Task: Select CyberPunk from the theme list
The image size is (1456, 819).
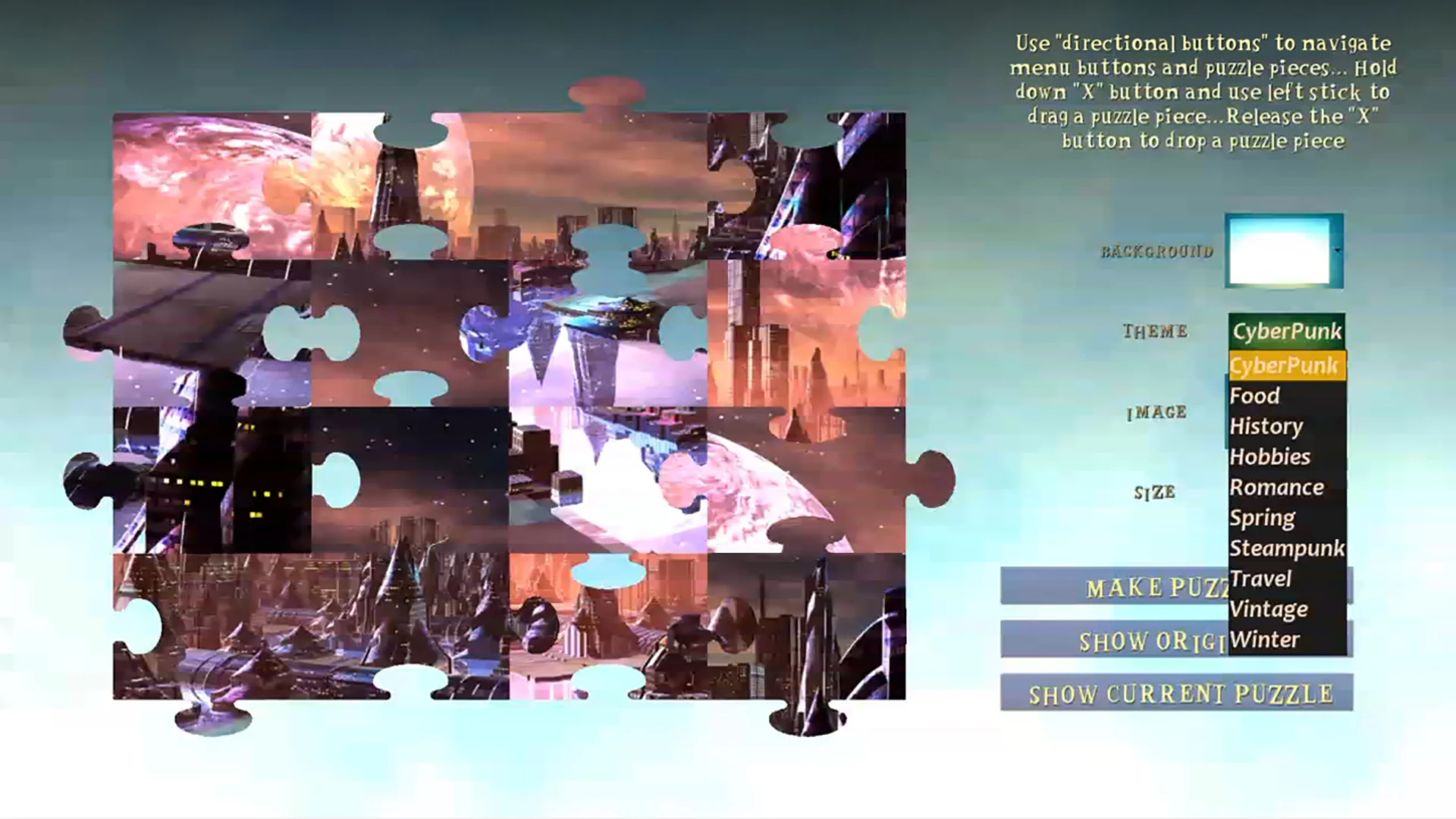Action: (1287, 366)
